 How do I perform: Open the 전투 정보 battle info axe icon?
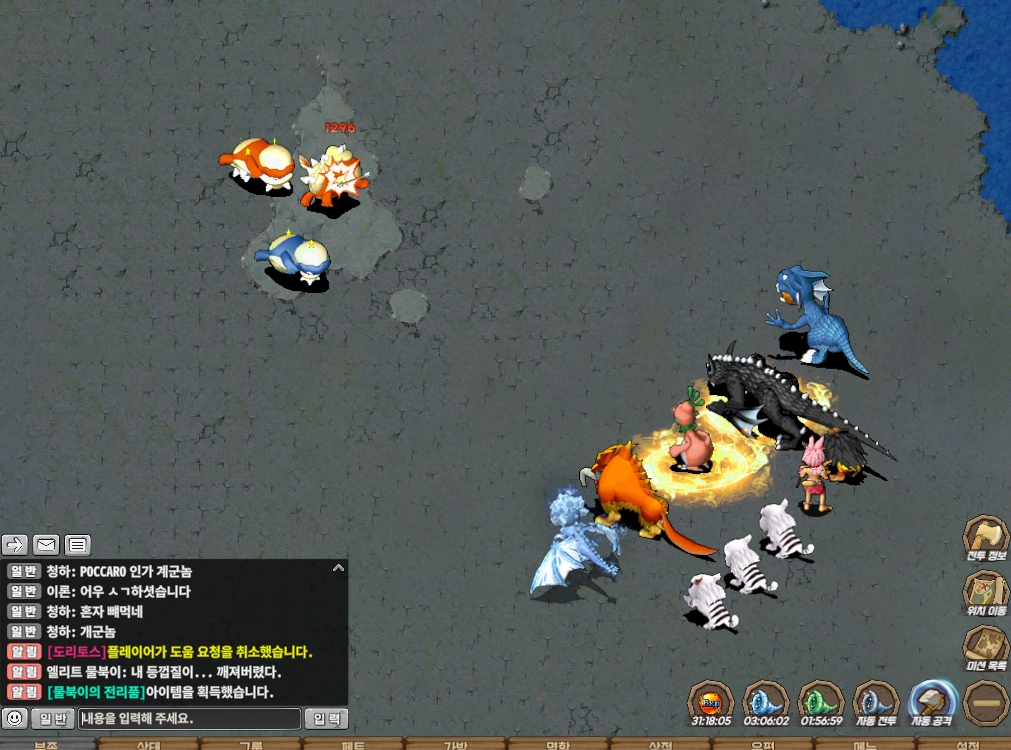pyautogui.click(x=985, y=538)
